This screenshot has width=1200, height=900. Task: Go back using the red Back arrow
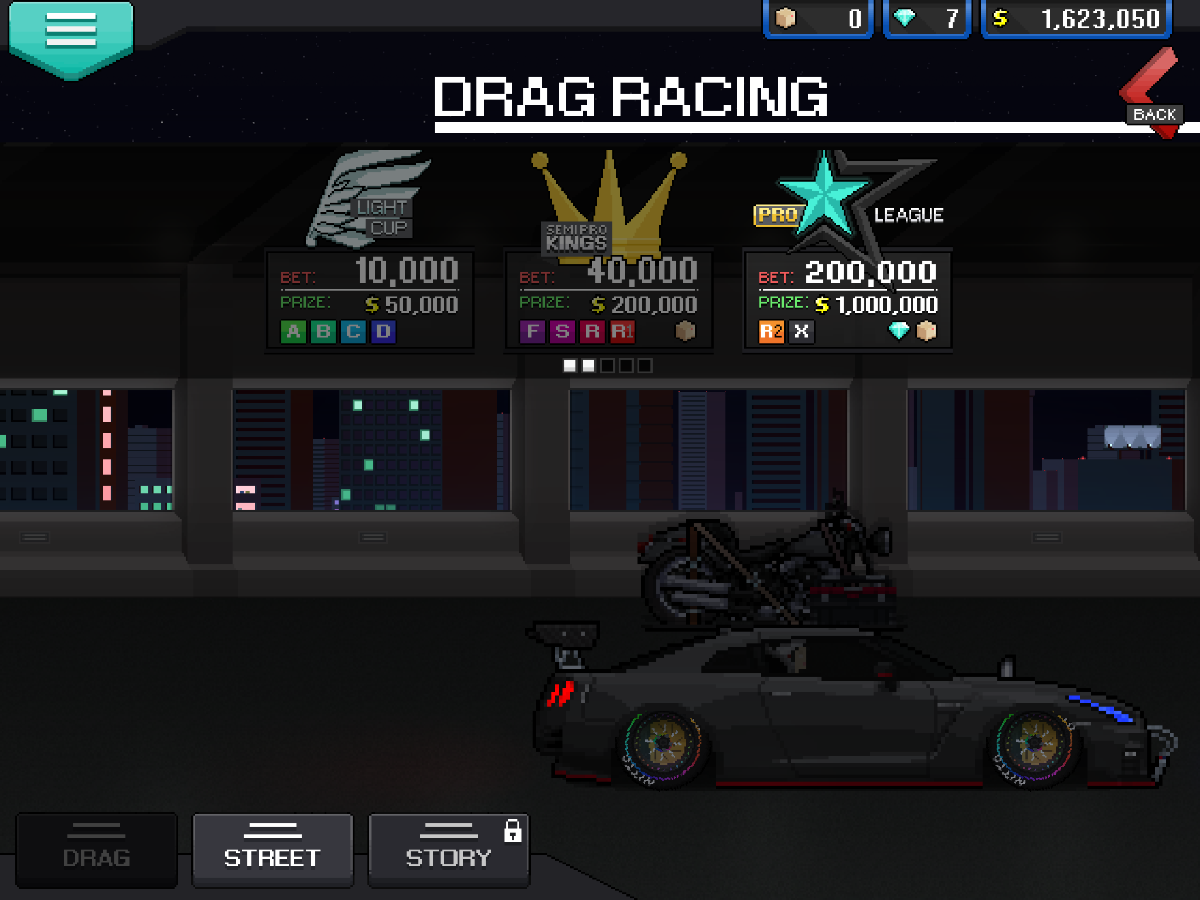(x=1150, y=96)
